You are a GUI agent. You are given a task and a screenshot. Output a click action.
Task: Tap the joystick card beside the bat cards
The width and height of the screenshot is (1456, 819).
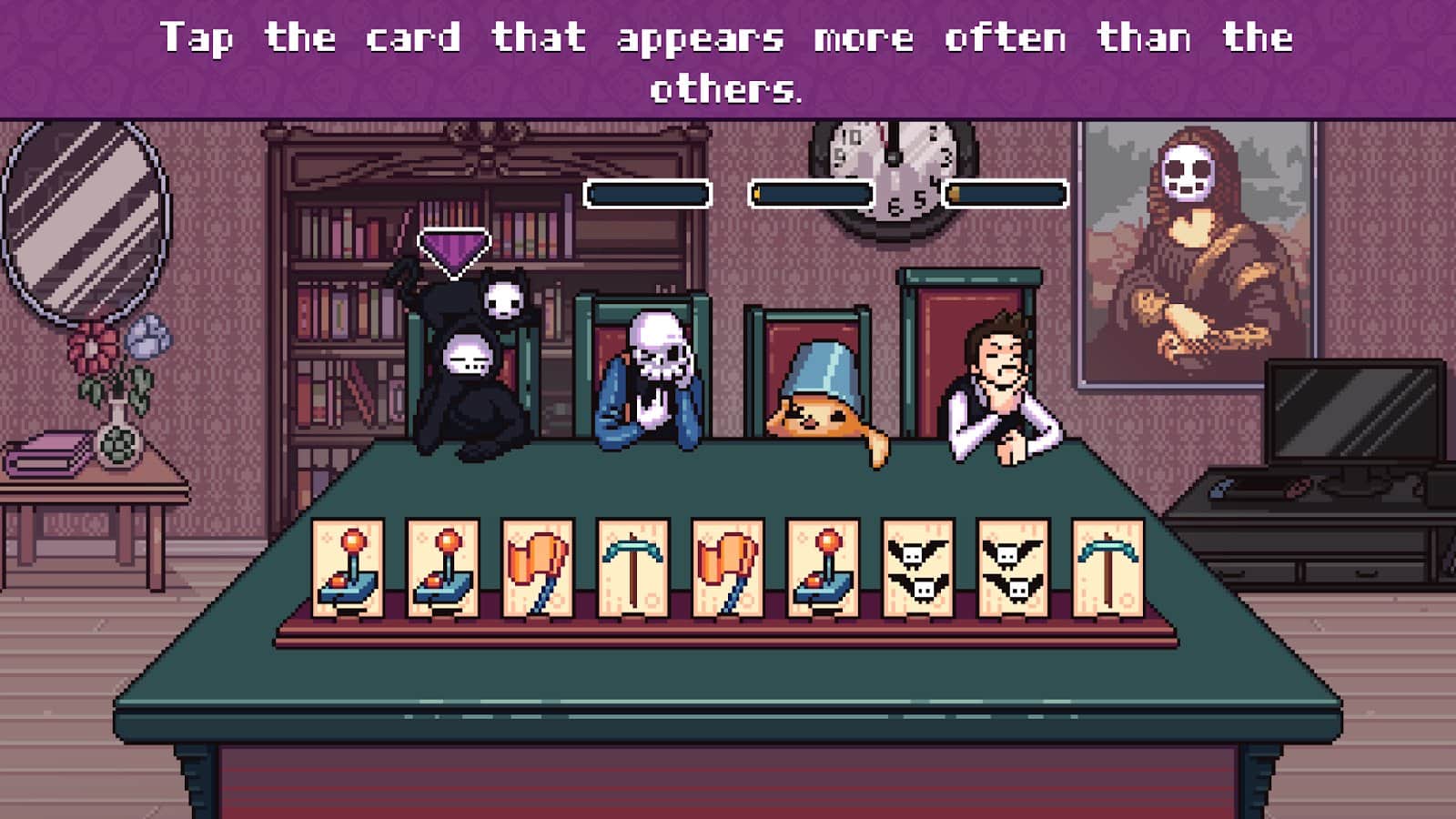click(821, 564)
